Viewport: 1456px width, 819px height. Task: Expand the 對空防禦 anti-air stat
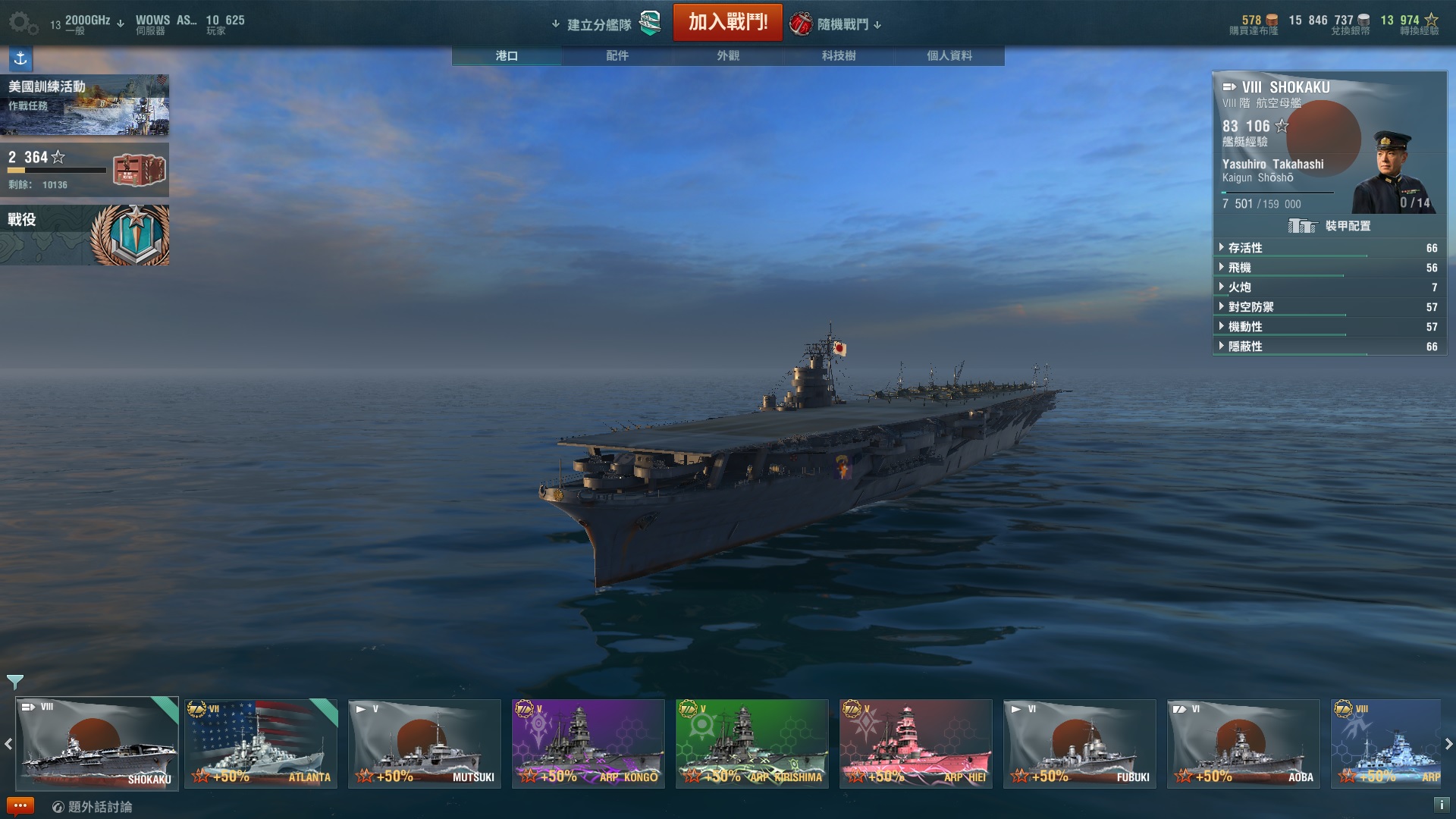click(1250, 307)
